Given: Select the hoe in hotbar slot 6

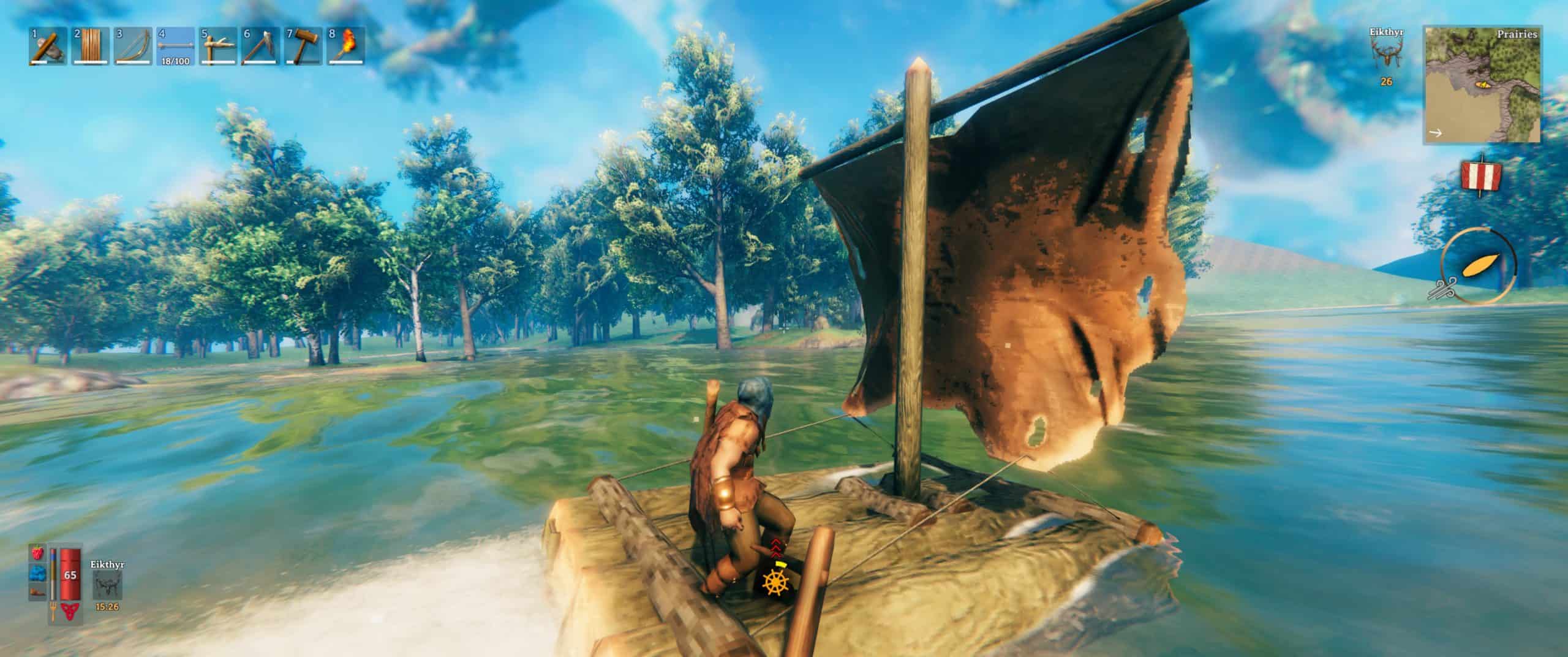Looking at the screenshot, I should [261, 46].
